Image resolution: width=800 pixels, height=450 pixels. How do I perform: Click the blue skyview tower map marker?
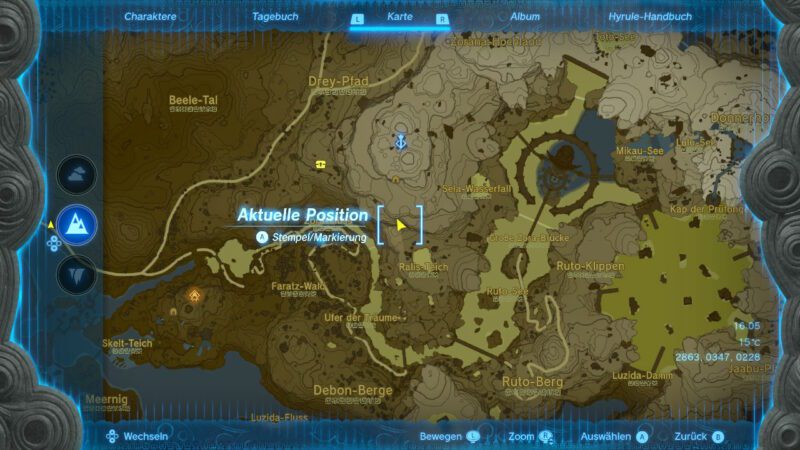pyautogui.click(x=401, y=141)
